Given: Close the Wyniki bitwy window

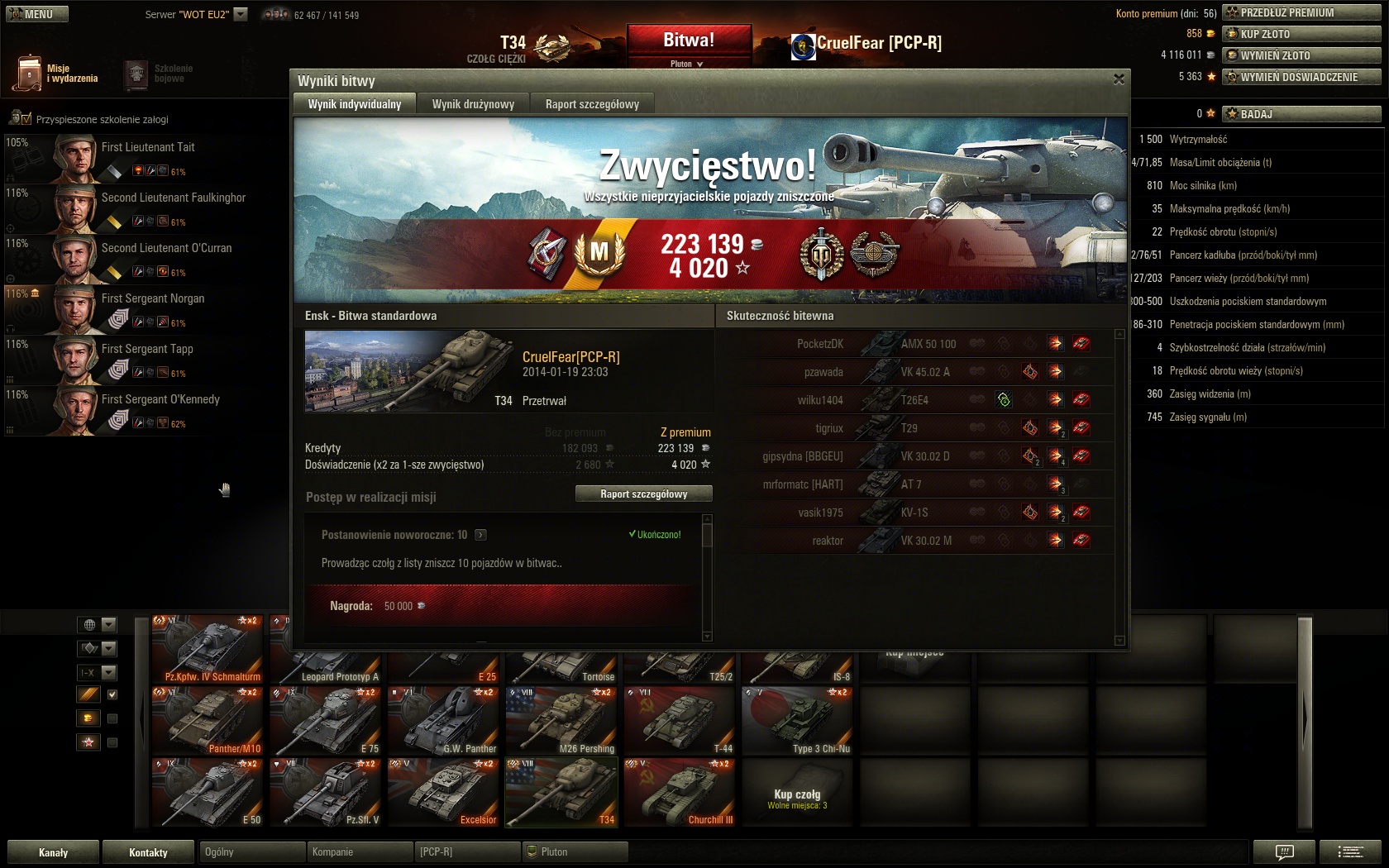Looking at the screenshot, I should tap(1119, 79).
